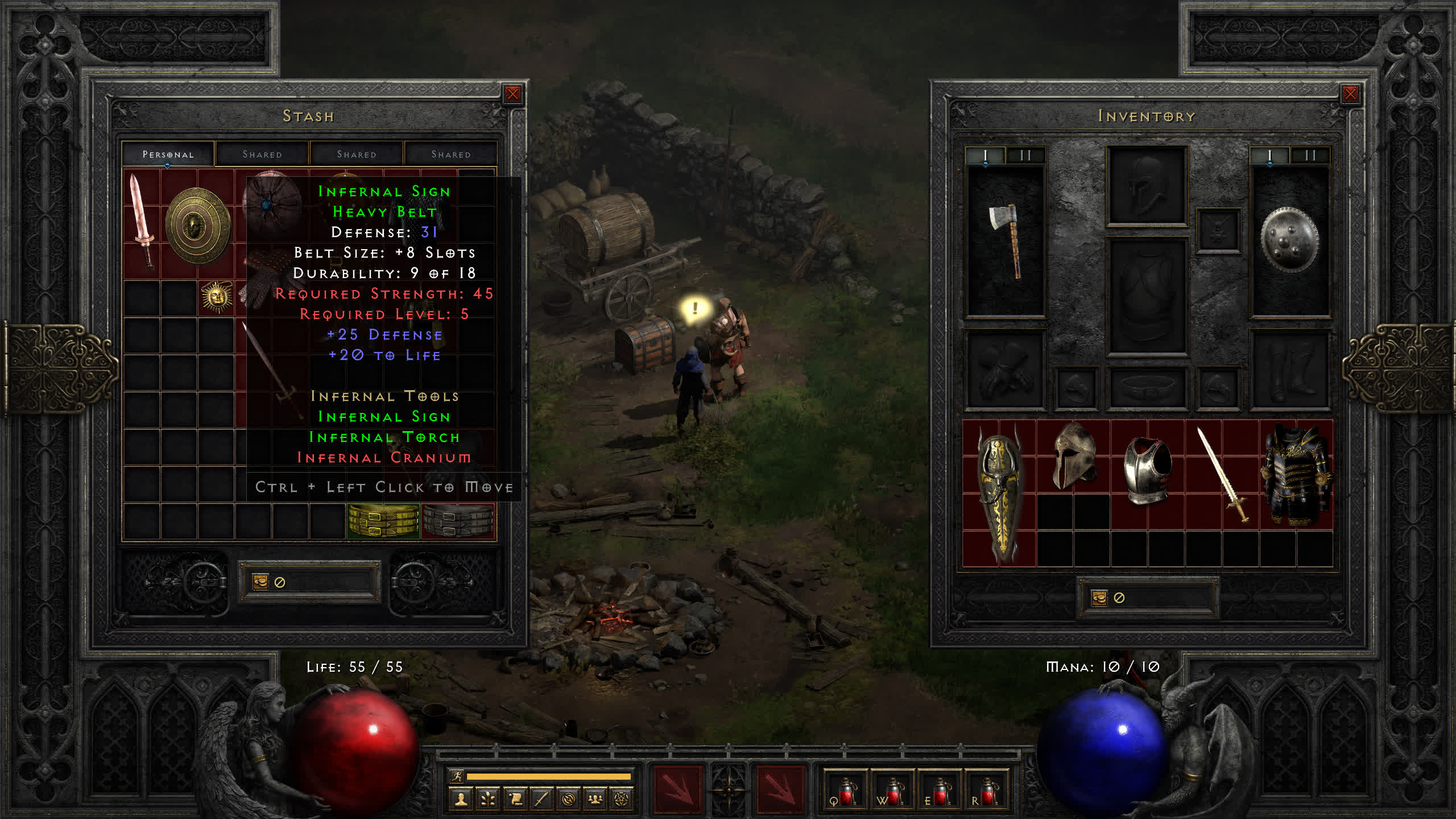1456x819 pixels.
Task: Open the party screen button
Action: click(595, 800)
